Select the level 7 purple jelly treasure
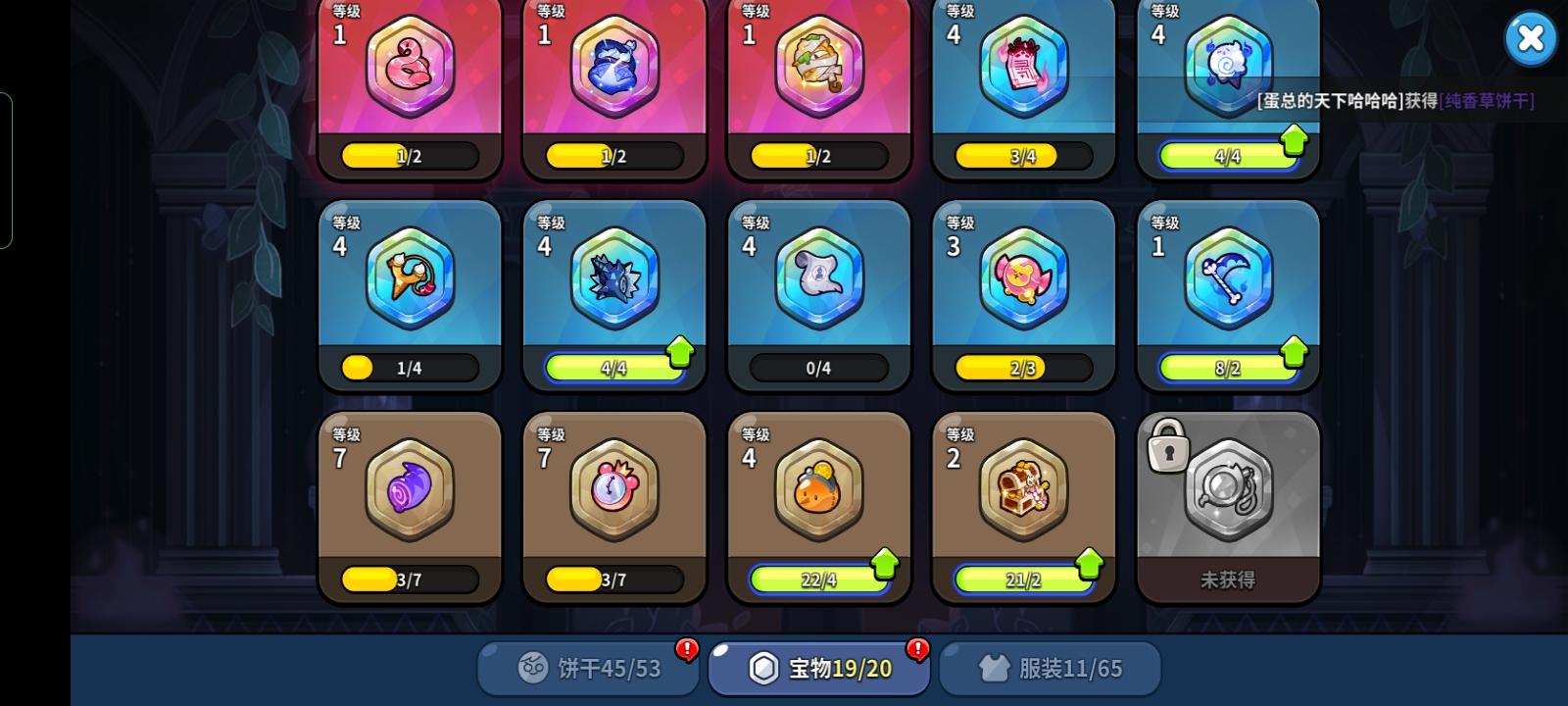This screenshot has height=706, width=1568. click(x=410, y=490)
